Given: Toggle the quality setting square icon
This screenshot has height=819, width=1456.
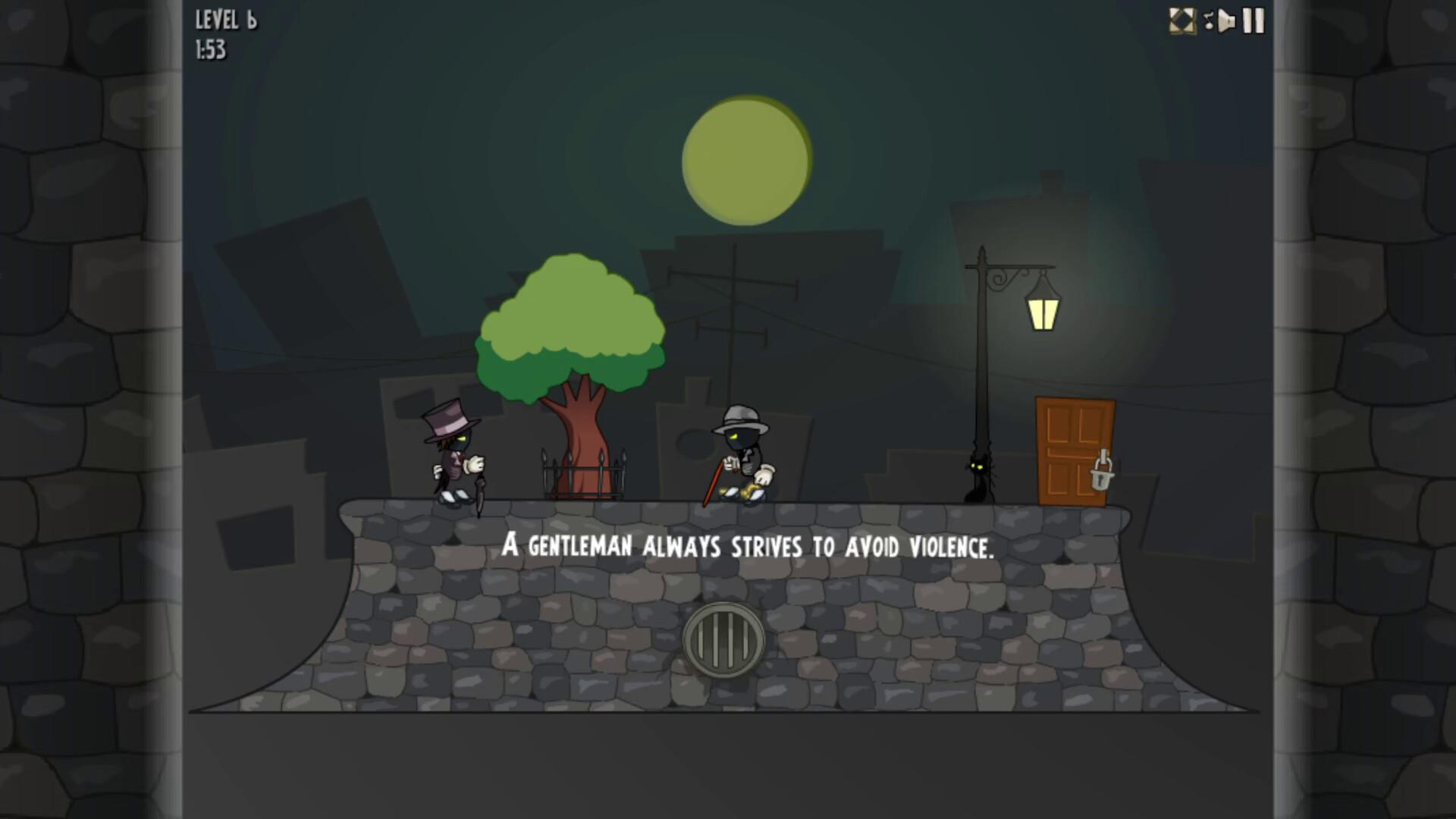Looking at the screenshot, I should coord(1181,20).
